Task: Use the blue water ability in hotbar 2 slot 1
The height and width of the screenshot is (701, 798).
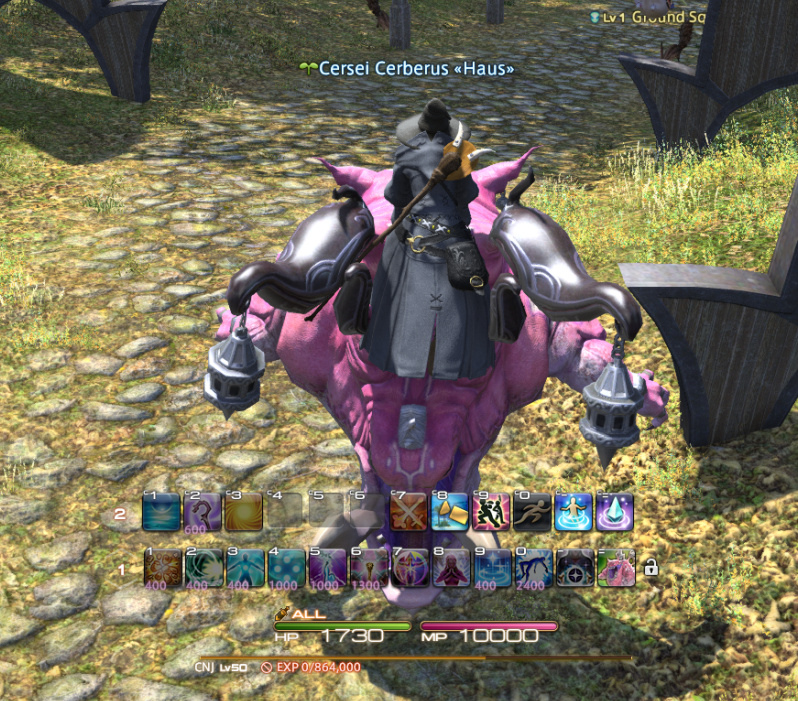Action: point(162,512)
